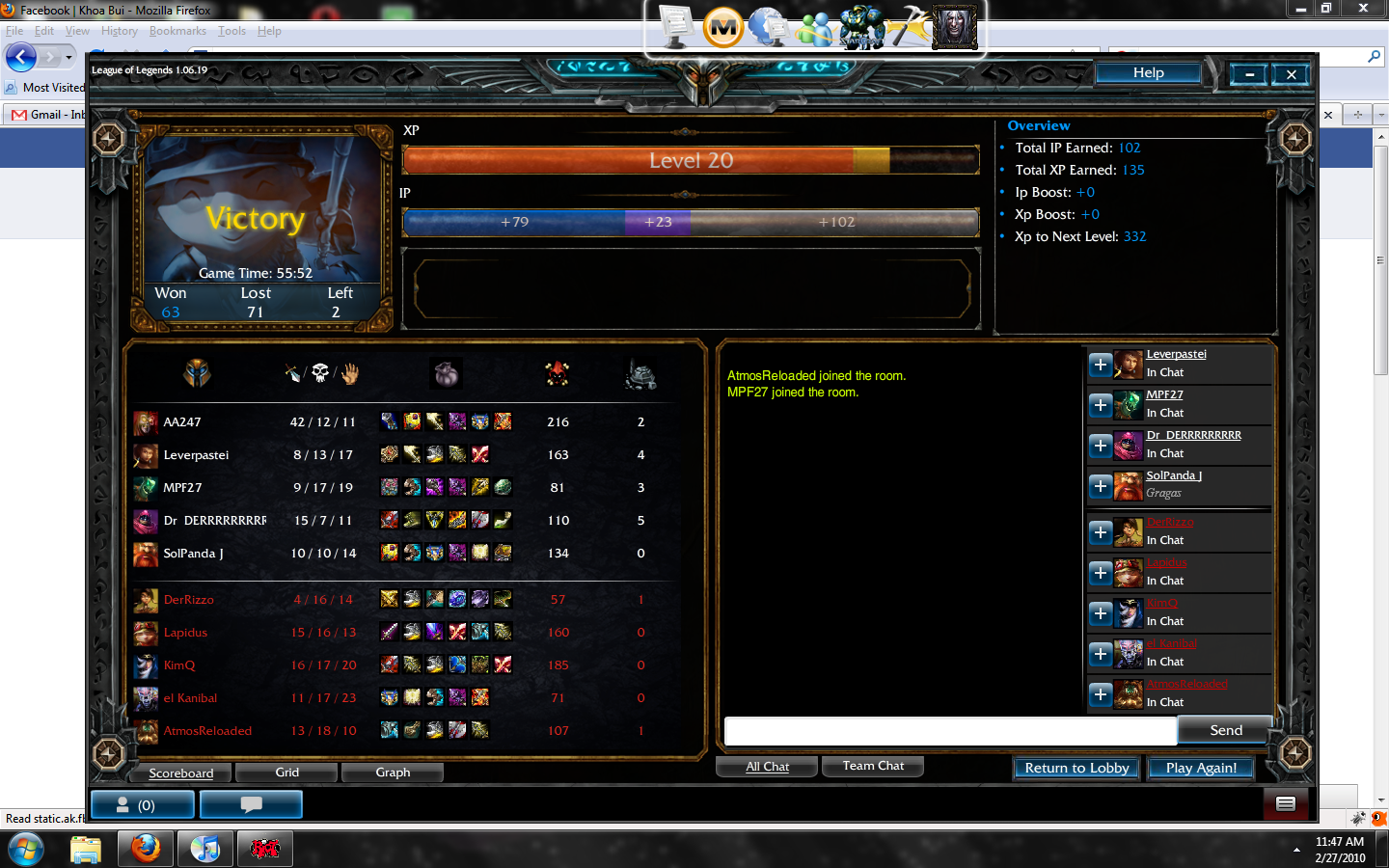The height and width of the screenshot is (868, 1389).
Task: Click the Firefox back navigation button
Action: [x=21, y=58]
